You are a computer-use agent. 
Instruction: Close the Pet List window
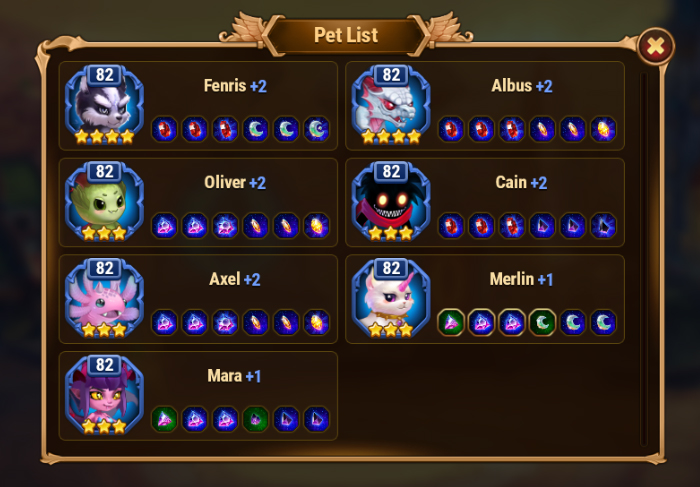click(655, 46)
